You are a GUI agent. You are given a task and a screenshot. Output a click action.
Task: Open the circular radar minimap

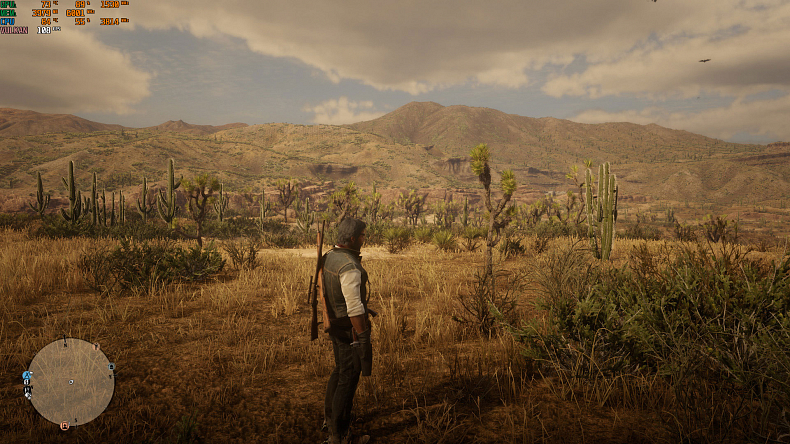70,381
